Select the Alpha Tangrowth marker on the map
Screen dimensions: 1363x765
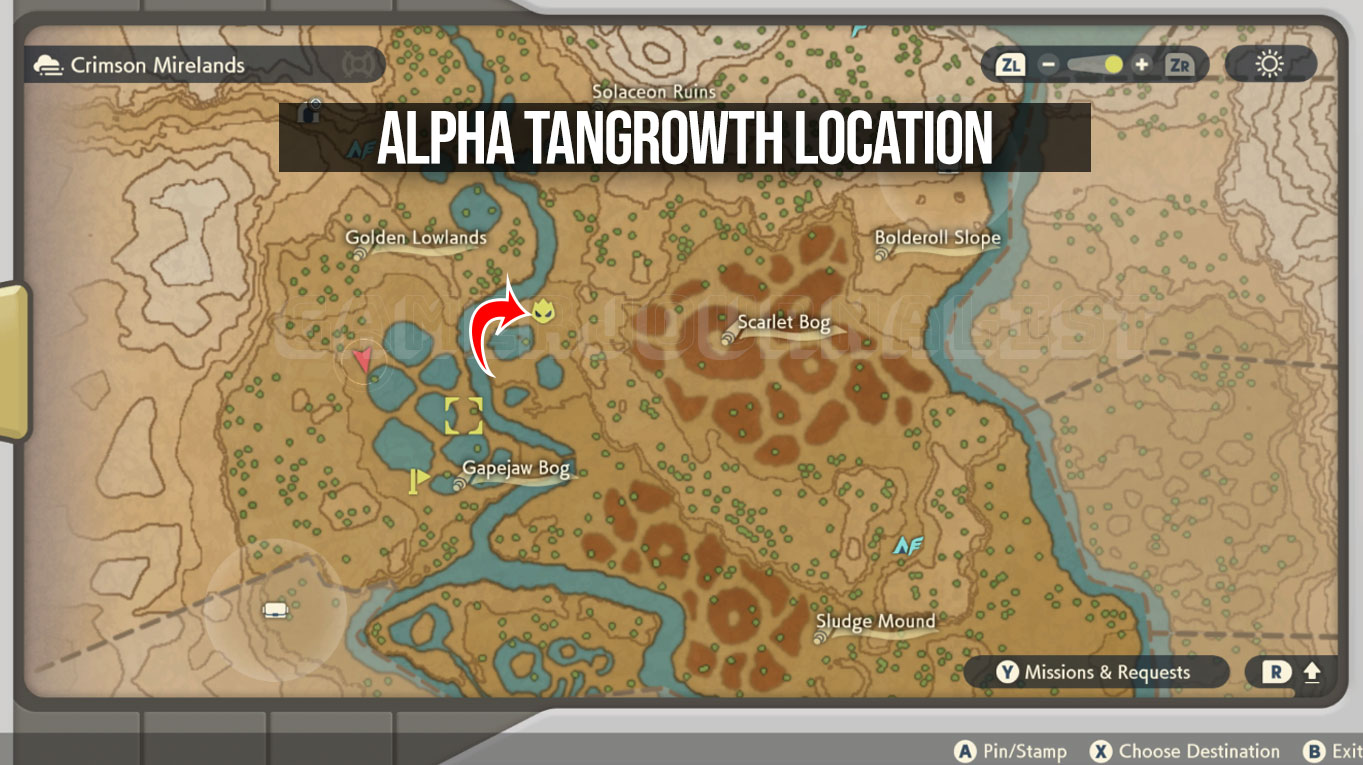[x=541, y=312]
